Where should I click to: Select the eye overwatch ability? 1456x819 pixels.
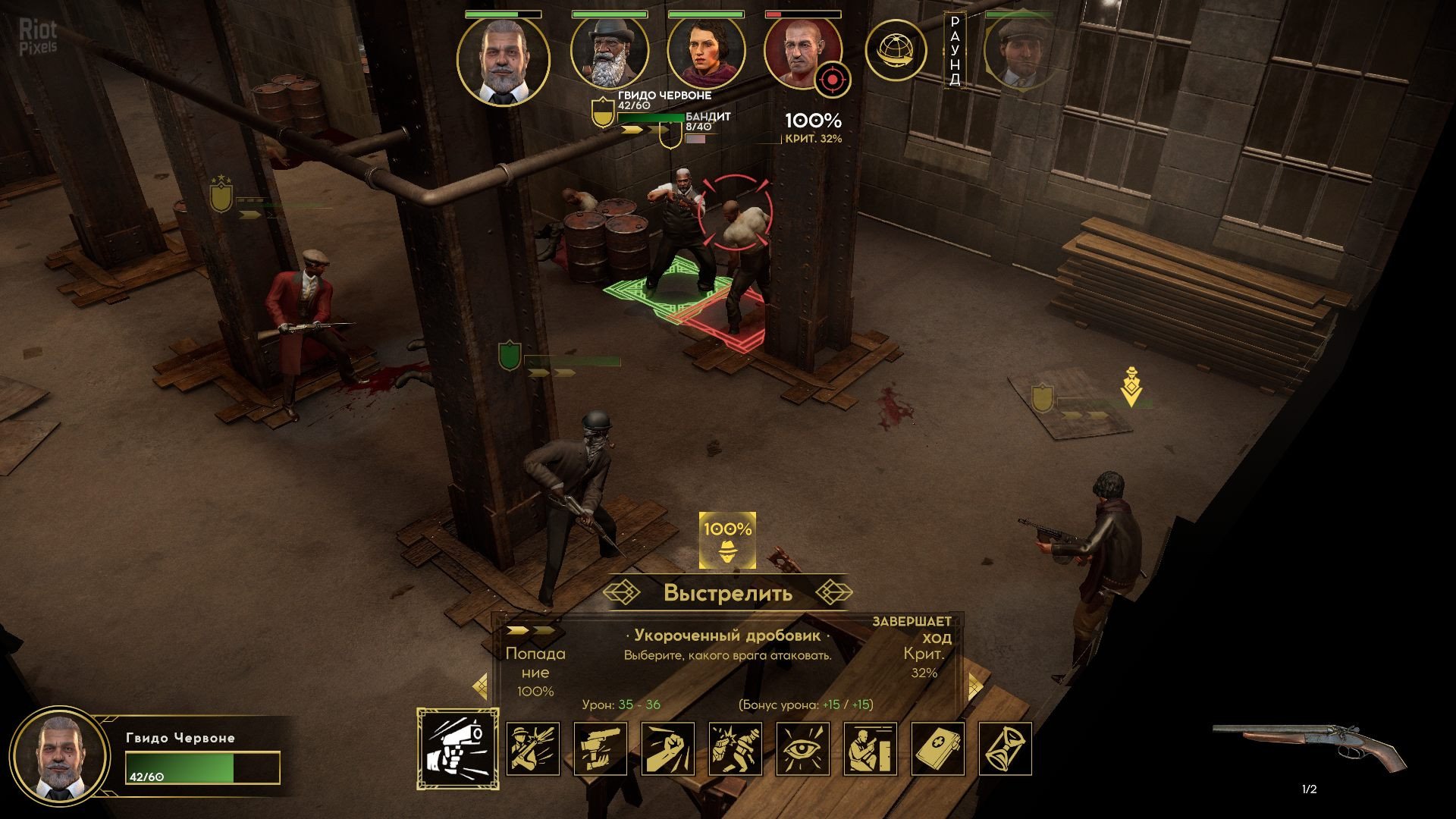(x=802, y=748)
